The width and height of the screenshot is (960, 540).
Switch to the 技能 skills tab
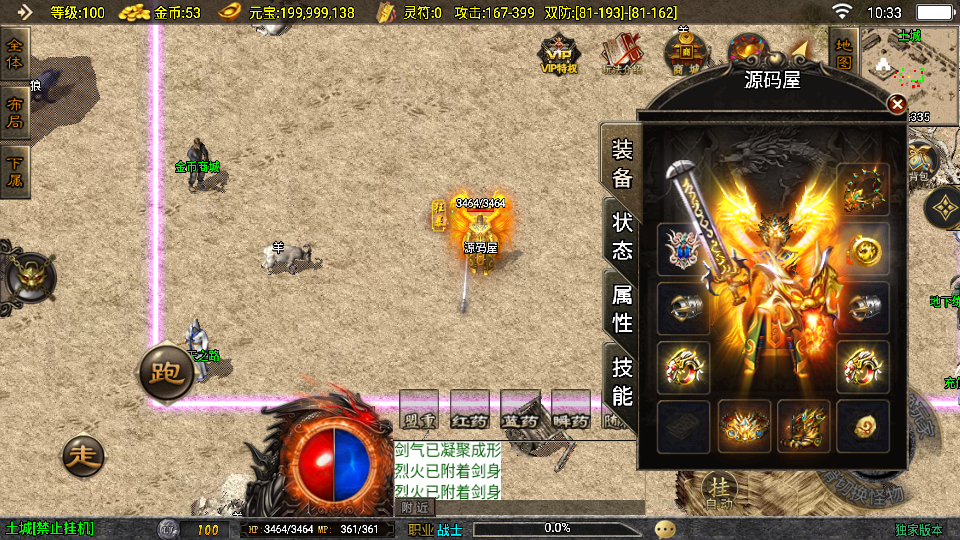pyautogui.click(x=622, y=380)
